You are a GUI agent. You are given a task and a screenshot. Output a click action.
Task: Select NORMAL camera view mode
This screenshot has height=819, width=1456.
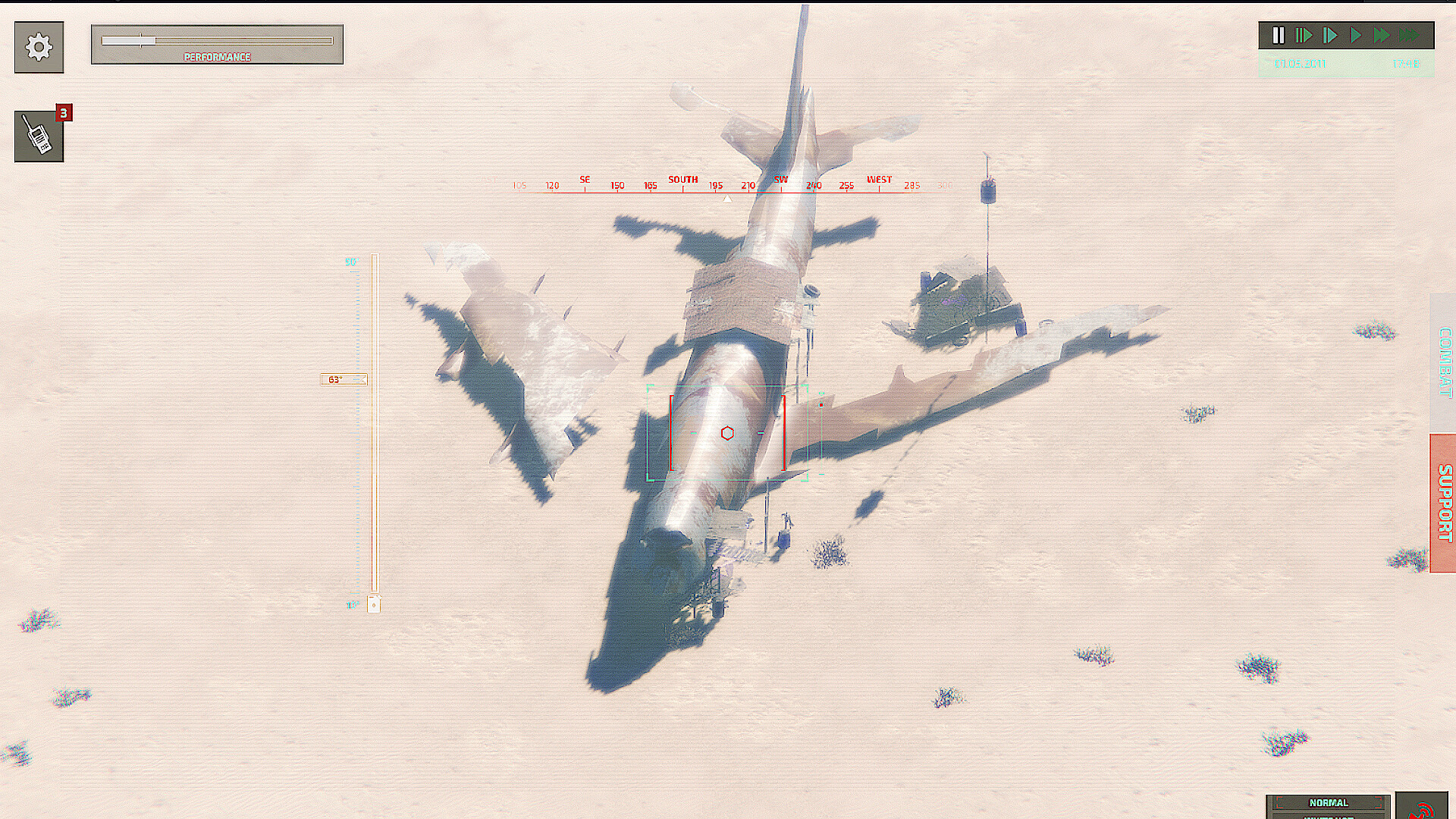click(1327, 802)
